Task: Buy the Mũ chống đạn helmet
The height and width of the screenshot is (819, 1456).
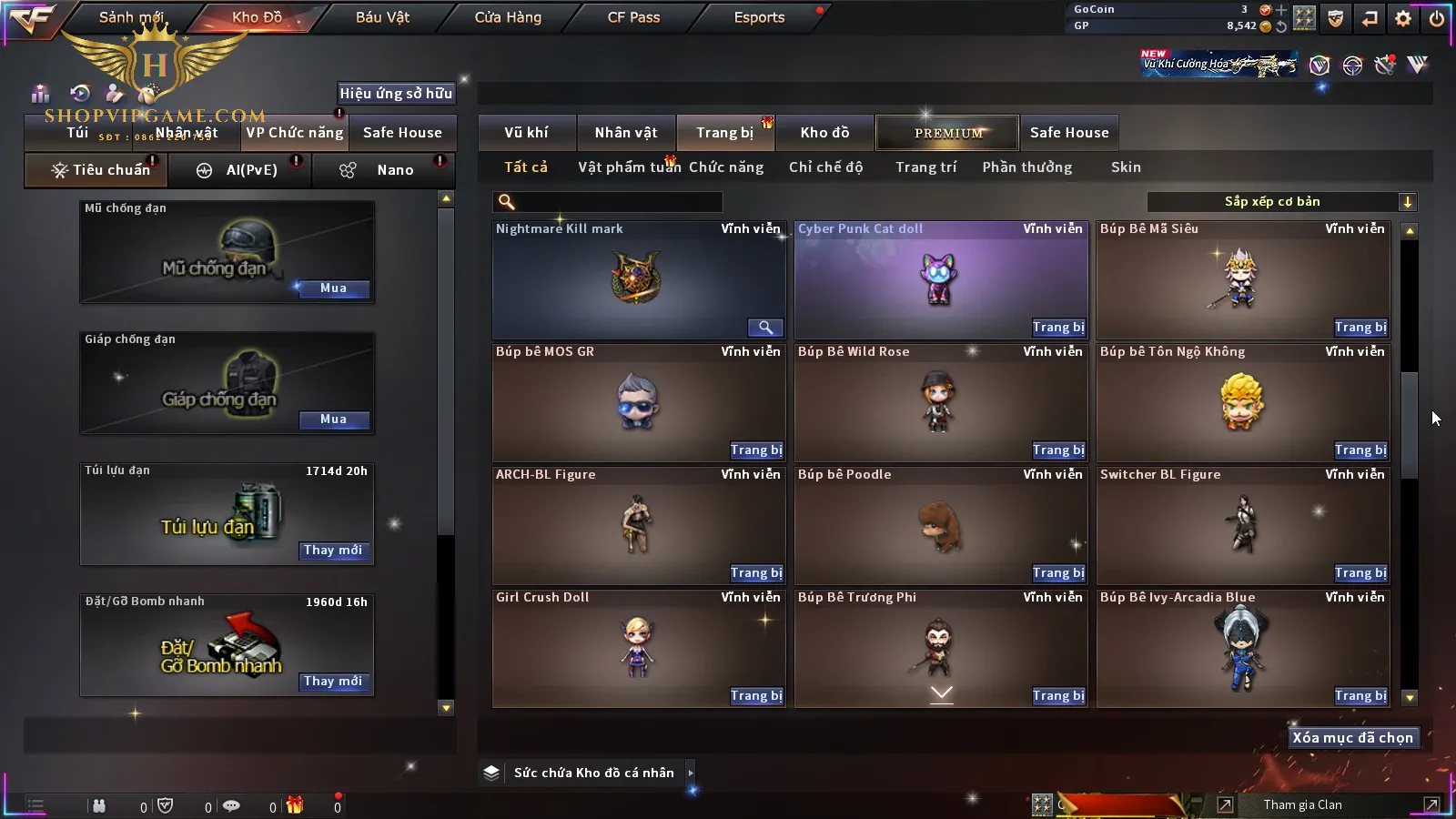Action: point(333,288)
